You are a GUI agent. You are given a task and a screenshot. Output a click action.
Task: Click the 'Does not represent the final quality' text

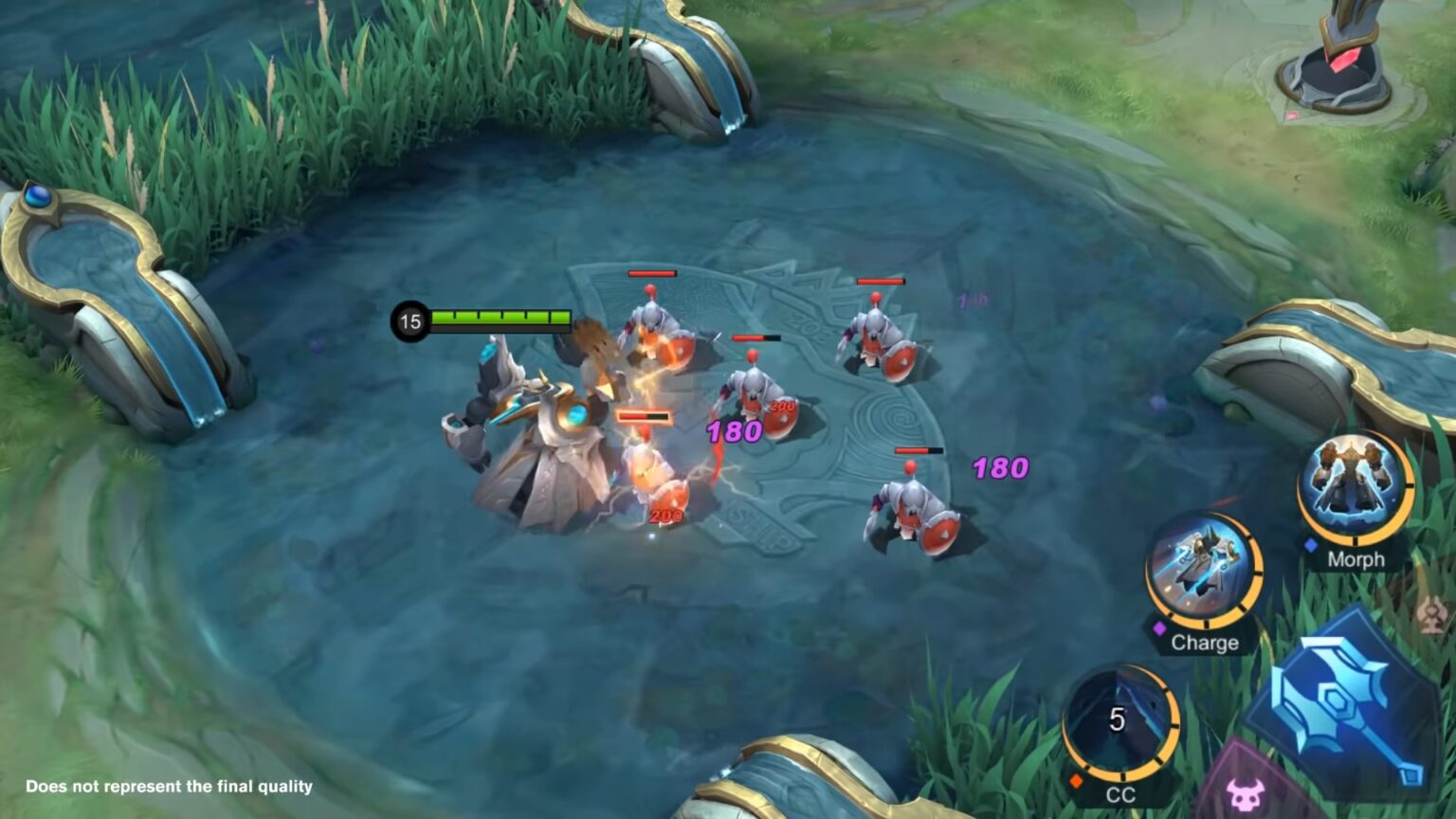(x=169, y=787)
